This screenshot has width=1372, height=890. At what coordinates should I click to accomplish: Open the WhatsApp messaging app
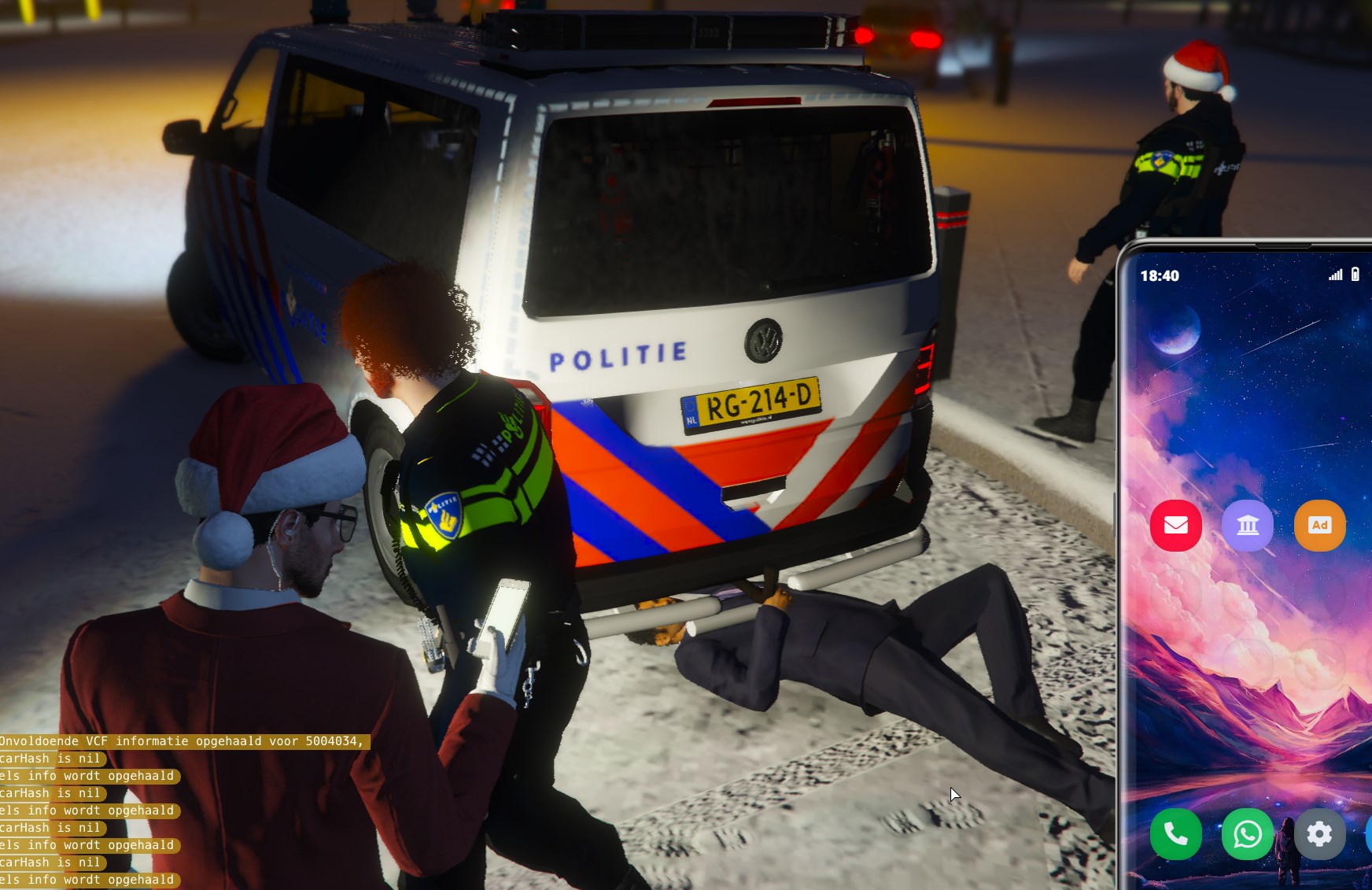pos(1248,833)
